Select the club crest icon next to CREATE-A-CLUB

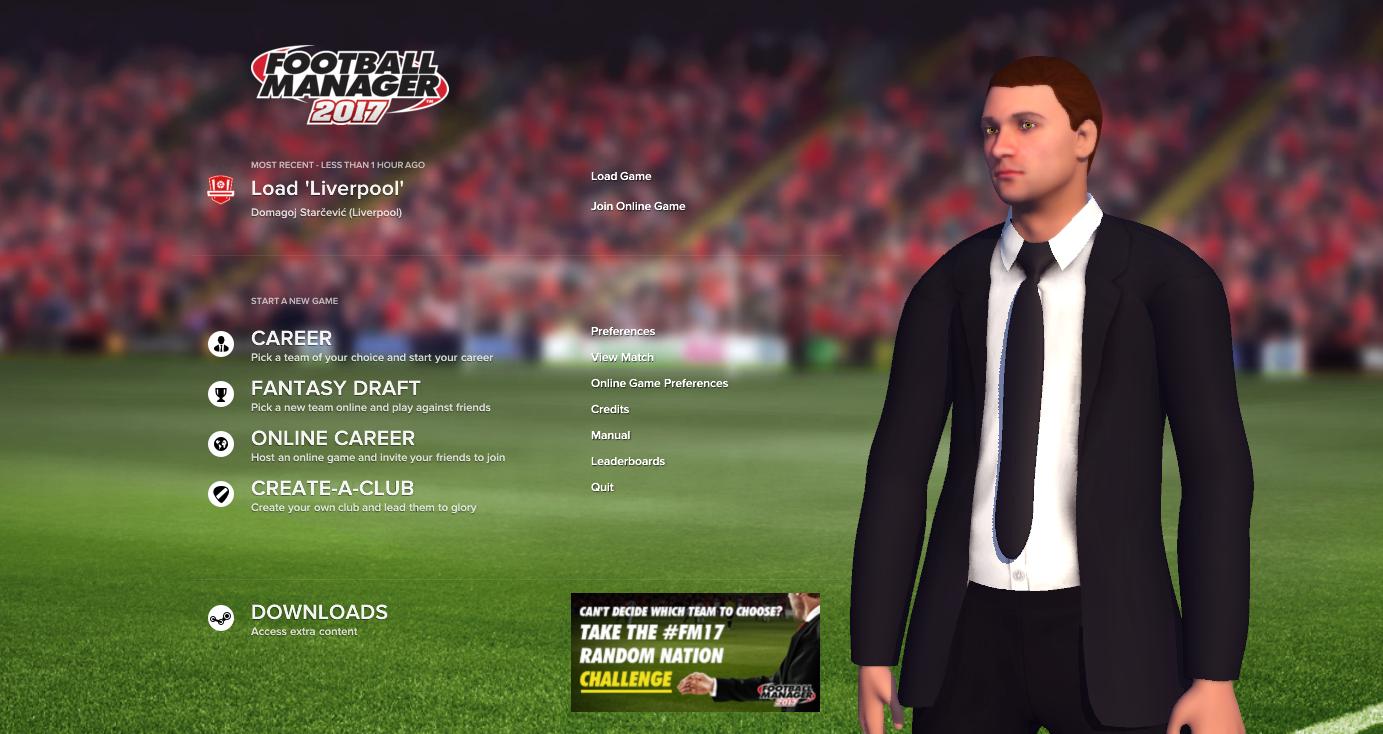tap(220, 494)
